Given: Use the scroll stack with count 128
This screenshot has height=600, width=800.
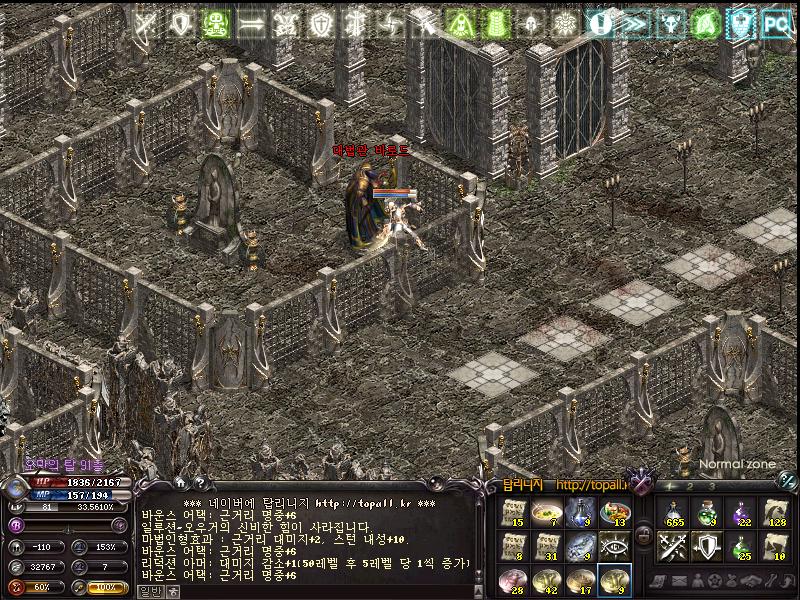Looking at the screenshot, I should (776, 512).
